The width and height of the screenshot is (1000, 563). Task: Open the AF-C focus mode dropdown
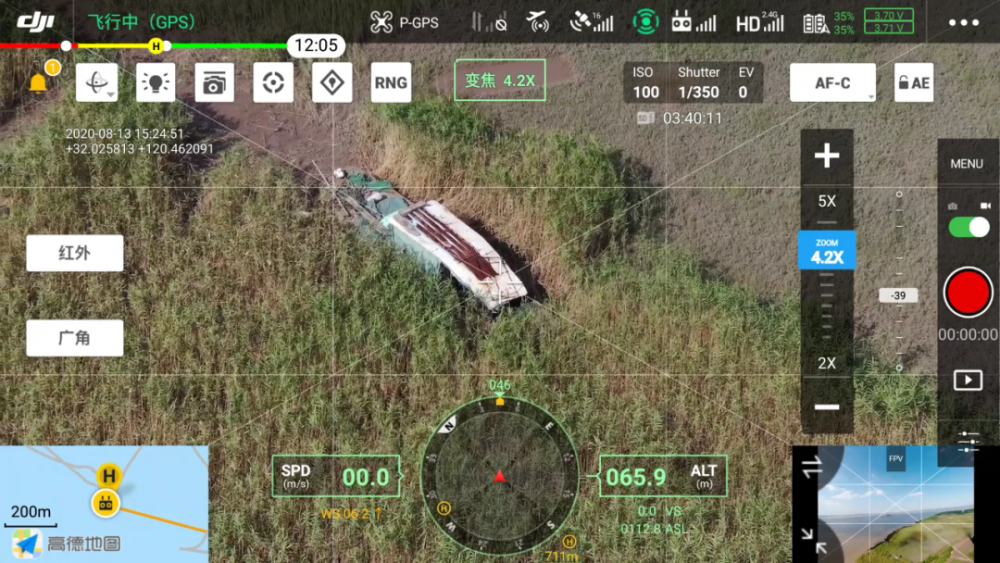tap(833, 83)
